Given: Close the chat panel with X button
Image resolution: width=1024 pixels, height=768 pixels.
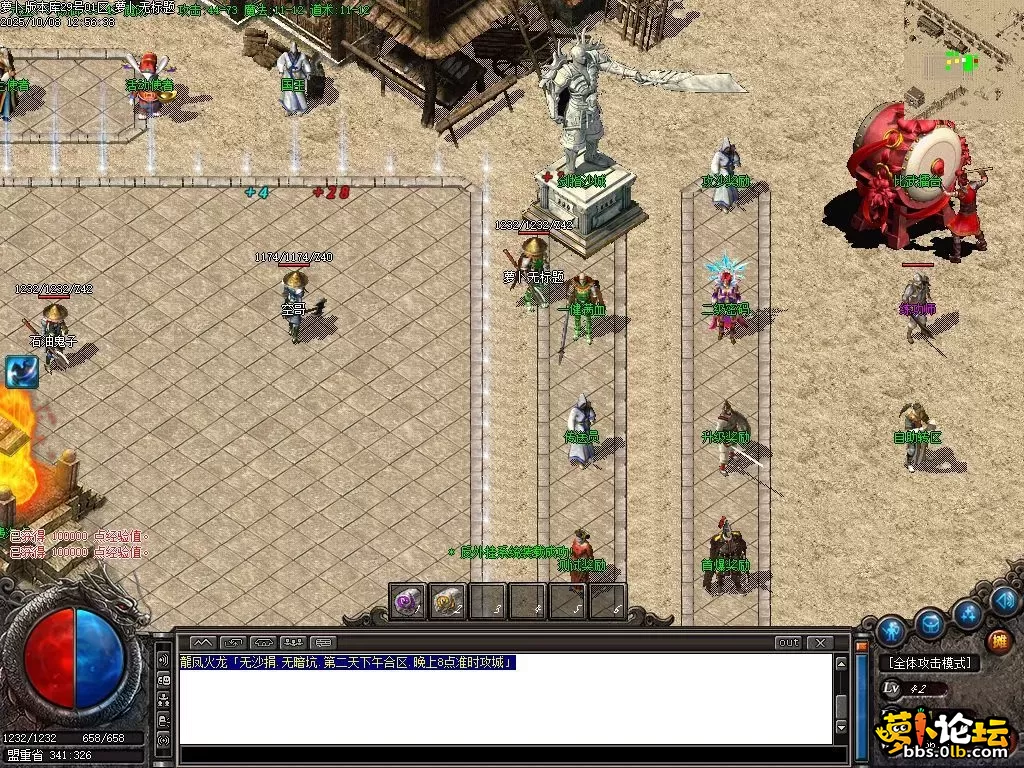Looking at the screenshot, I should (x=820, y=642).
